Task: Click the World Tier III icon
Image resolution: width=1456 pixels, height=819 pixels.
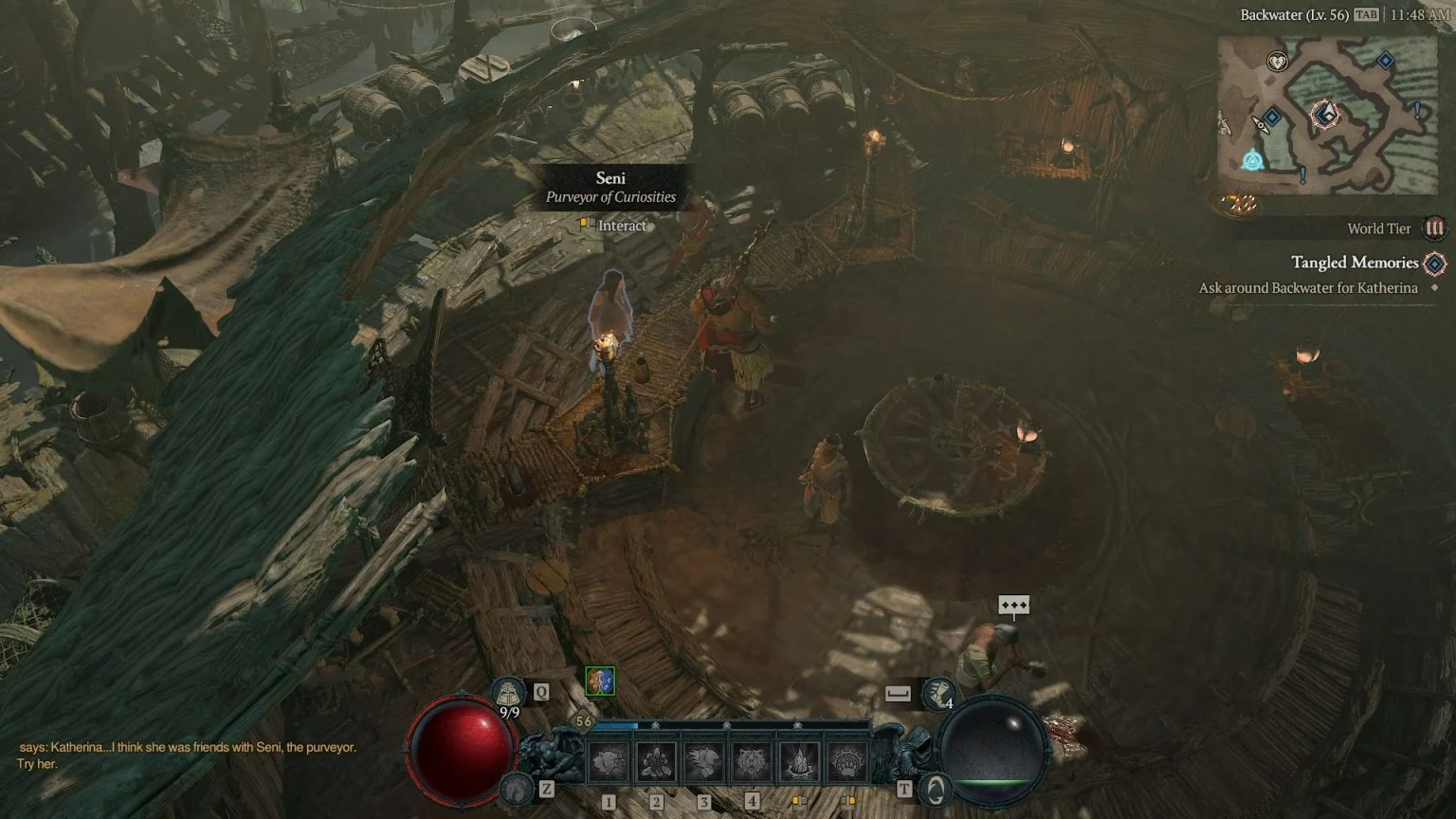Action: tap(1434, 227)
